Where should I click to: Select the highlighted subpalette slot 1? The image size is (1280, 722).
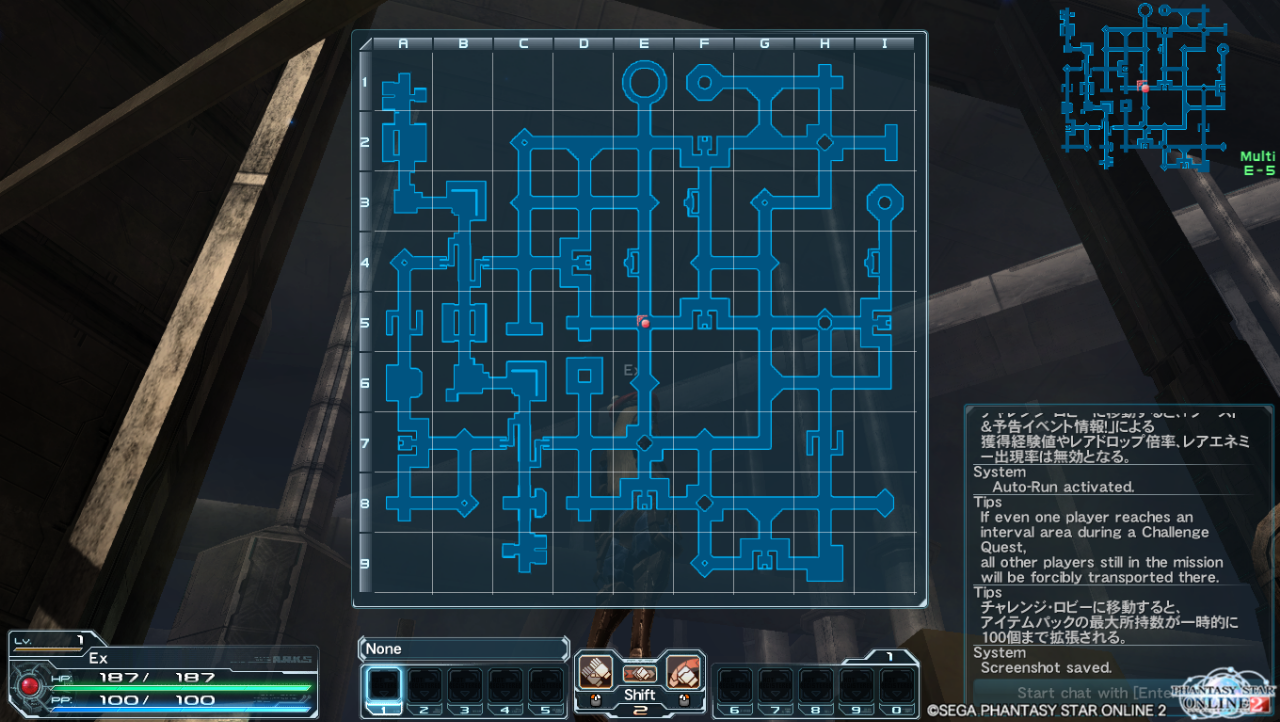384,685
